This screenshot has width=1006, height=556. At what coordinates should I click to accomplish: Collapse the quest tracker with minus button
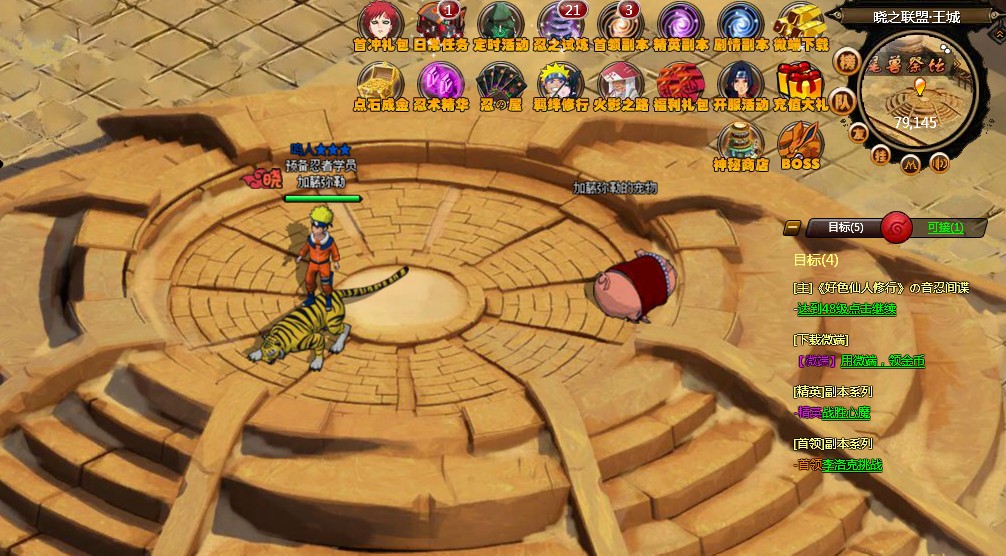791,227
